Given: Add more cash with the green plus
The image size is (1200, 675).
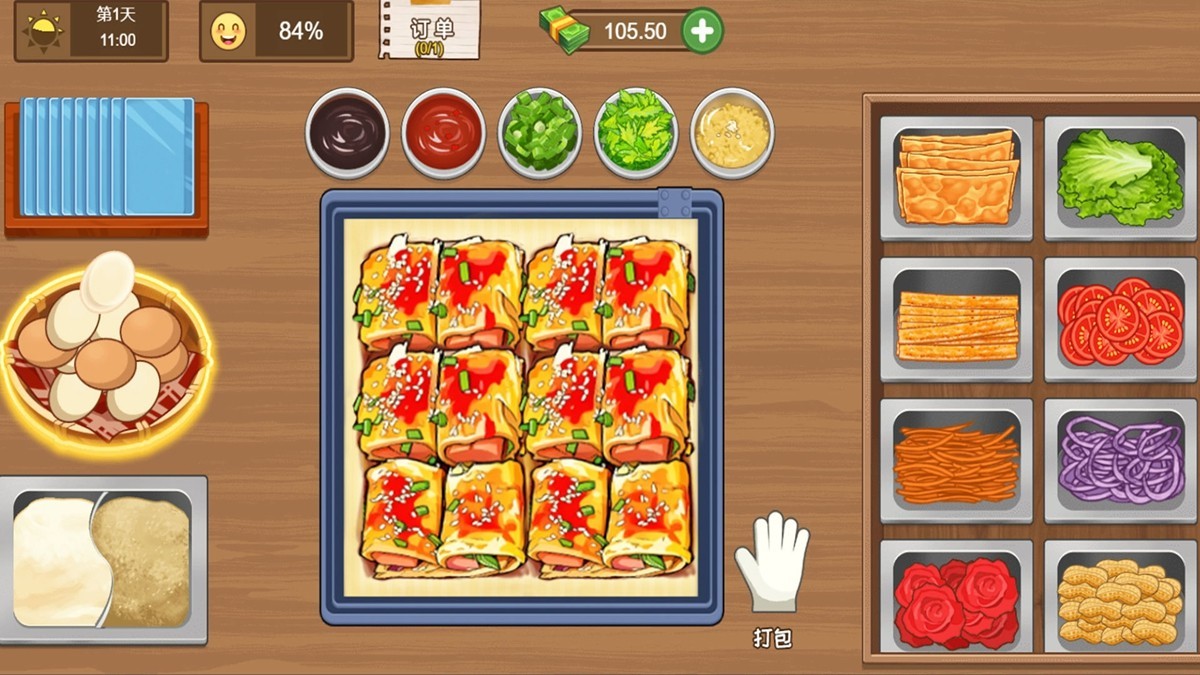Looking at the screenshot, I should coord(702,31).
